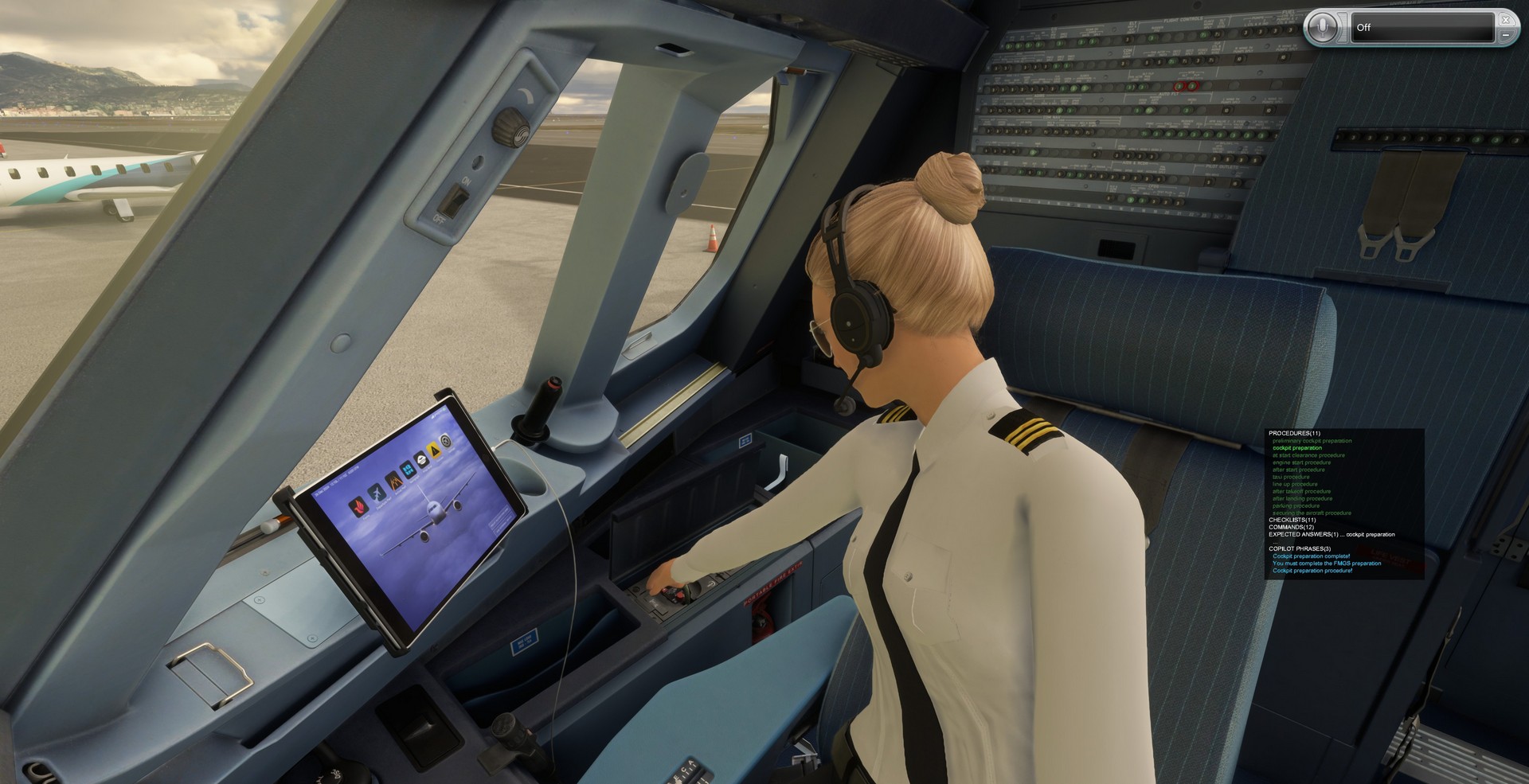Open the COPILOT PHRASES(3) section header
The height and width of the screenshot is (784, 1529).
[x=1300, y=548]
